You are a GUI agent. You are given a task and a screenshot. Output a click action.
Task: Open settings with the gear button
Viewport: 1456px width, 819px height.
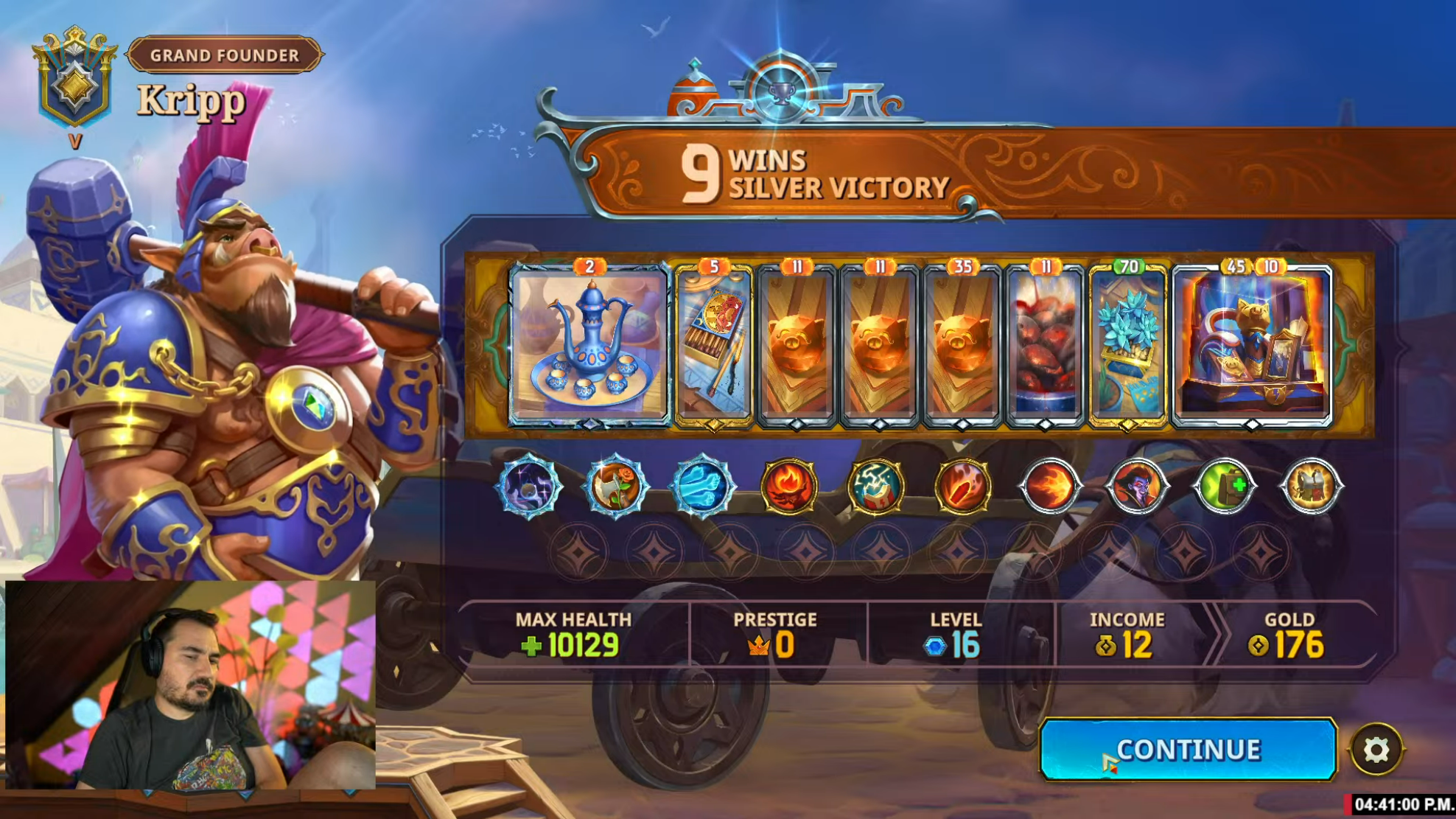tap(1376, 750)
